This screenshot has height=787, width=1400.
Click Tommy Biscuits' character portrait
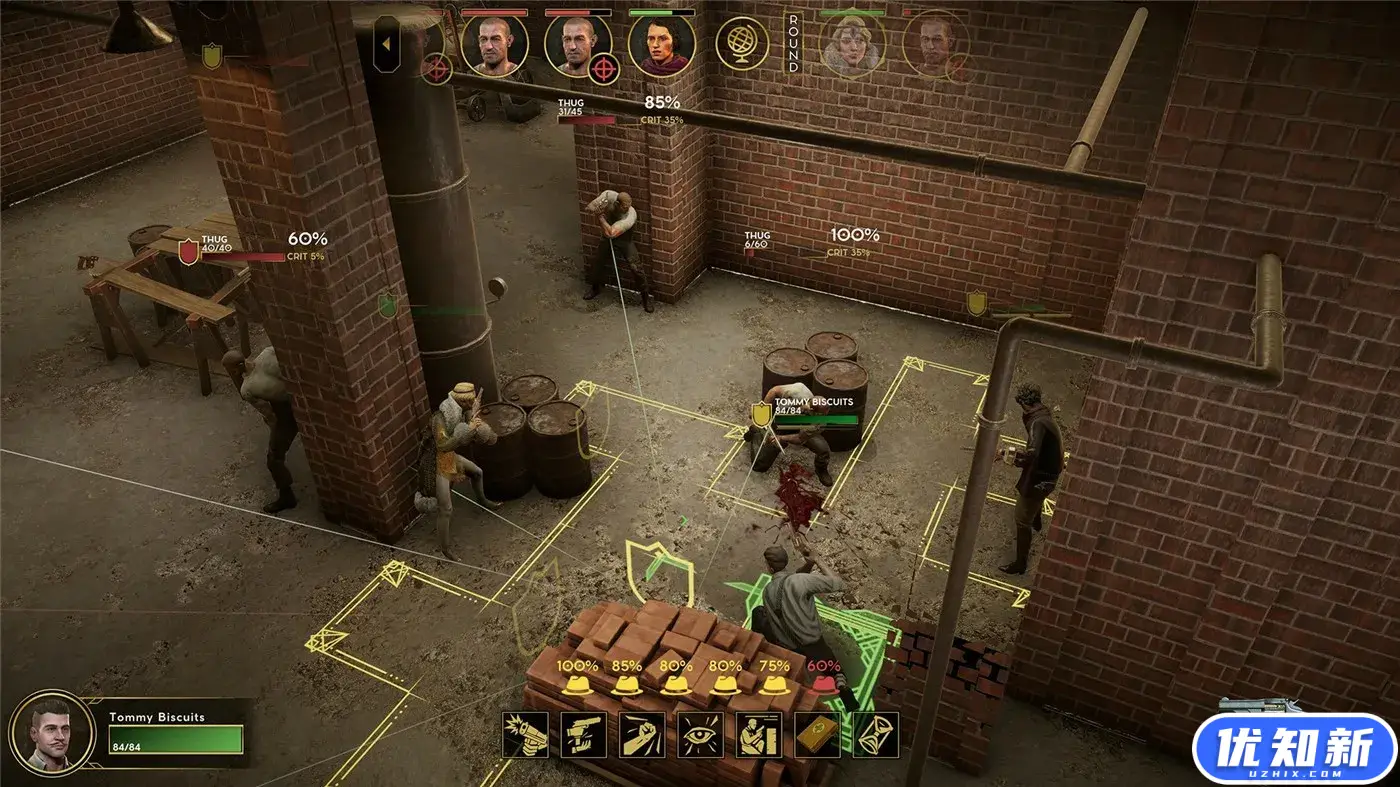52,728
